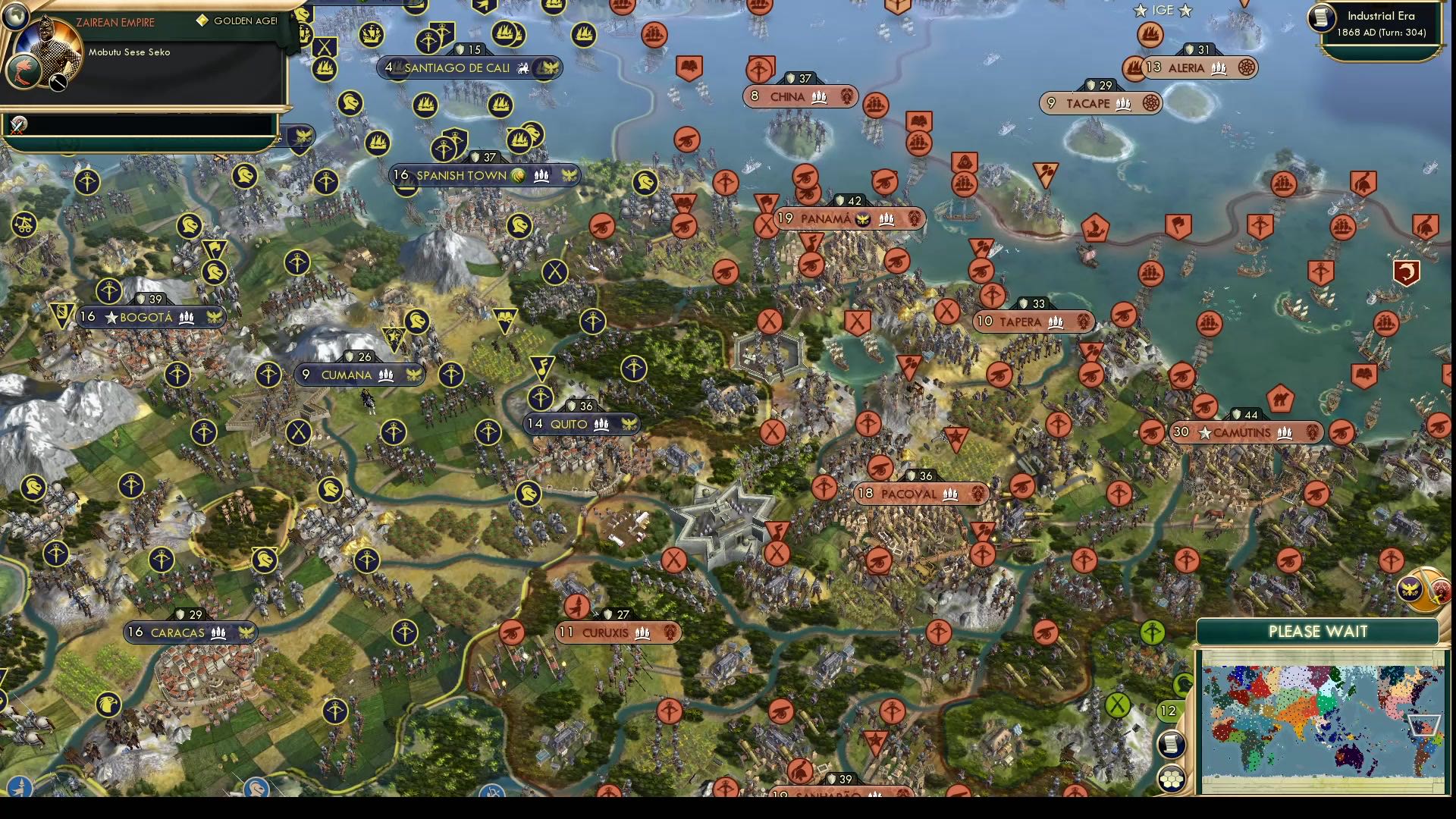1456x819 pixels.
Task: Click the capital star on the Camutins banner
Action: (x=1204, y=433)
